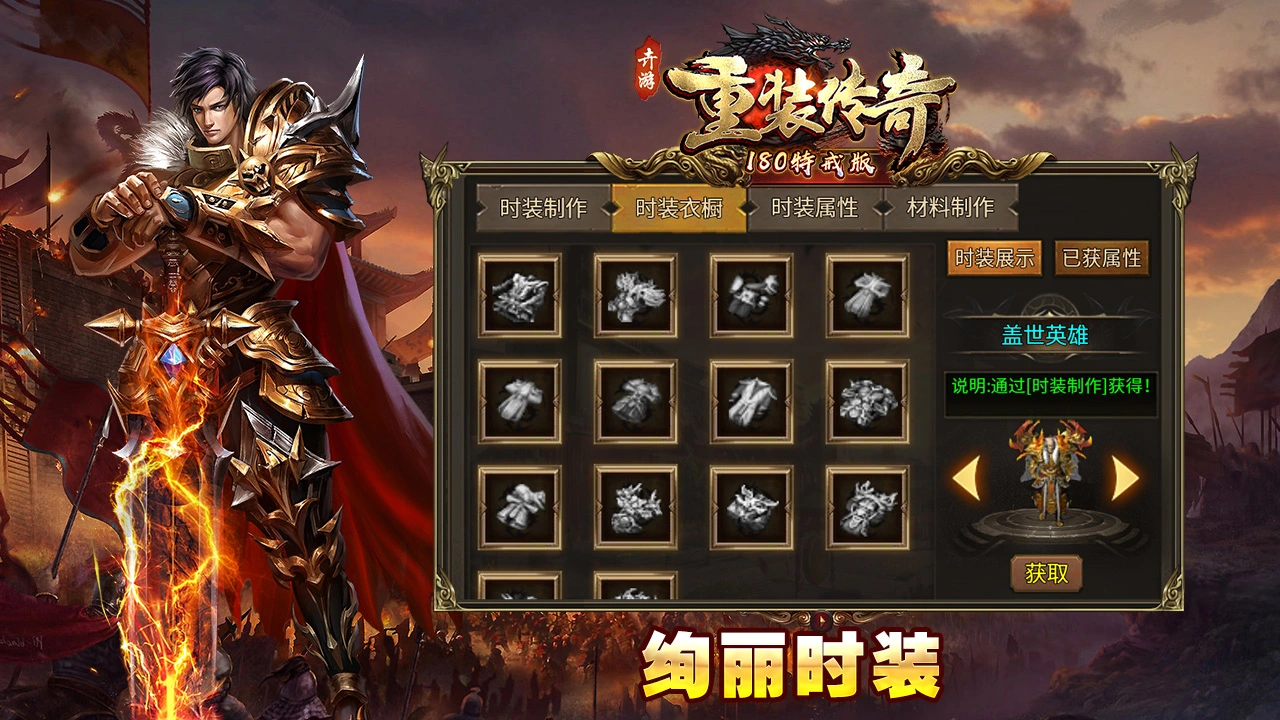Toggle the 已获属性 attributes view
This screenshot has height=720, width=1280.
pyautogui.click(x=1102, y=258)
